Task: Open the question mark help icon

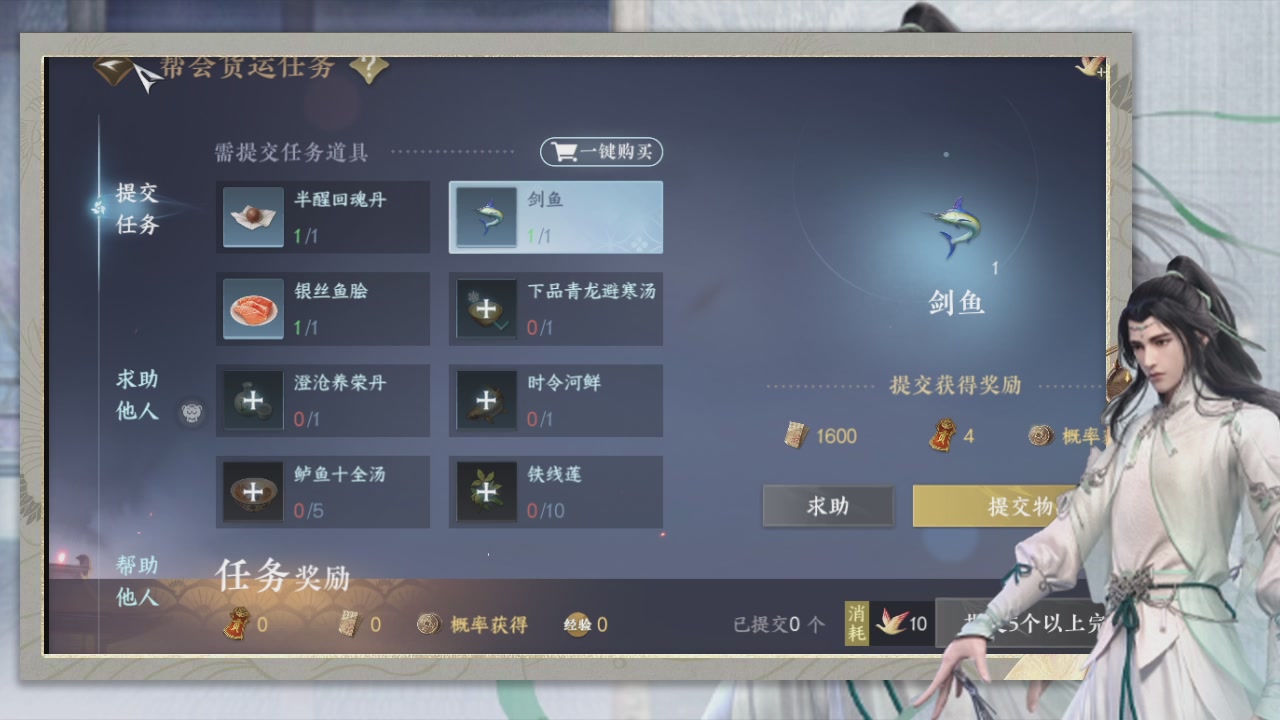Action: [x=369, y=69]
